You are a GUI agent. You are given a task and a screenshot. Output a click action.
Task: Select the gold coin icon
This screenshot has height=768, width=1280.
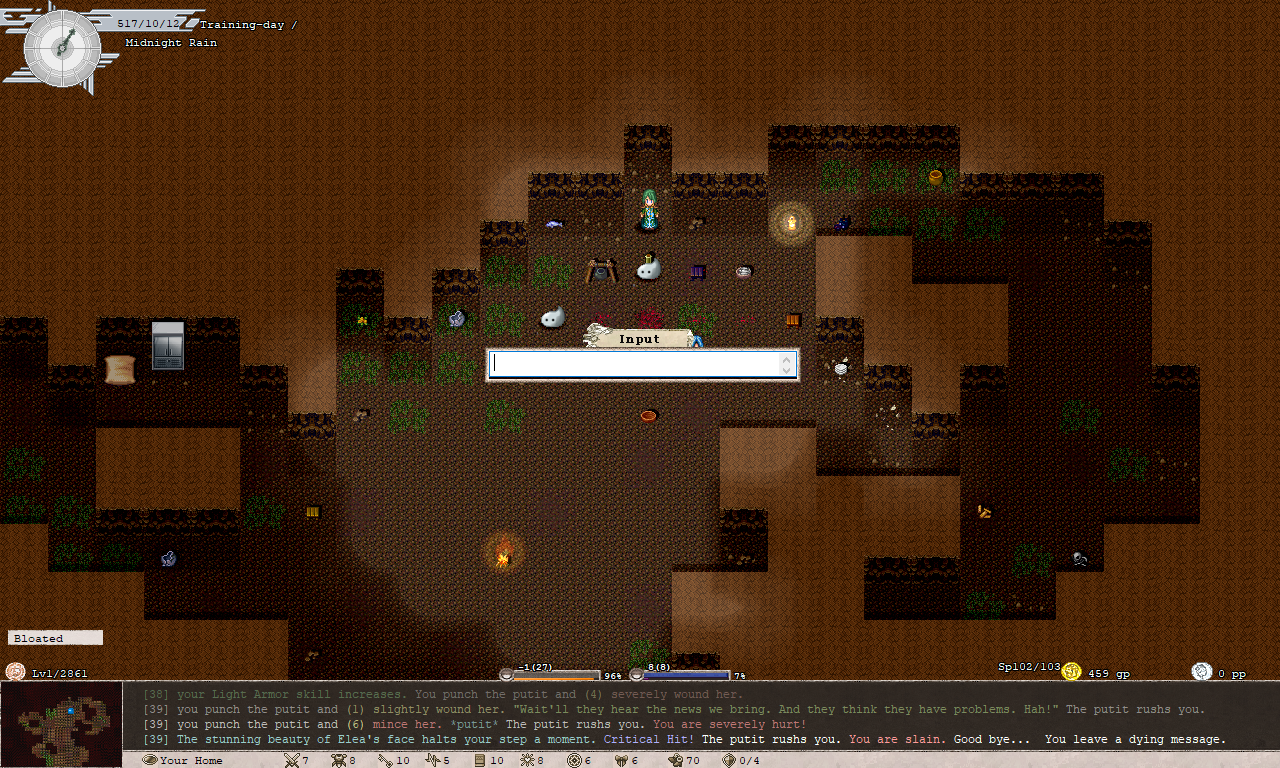pyautogui.click(x=1072, y=672)
